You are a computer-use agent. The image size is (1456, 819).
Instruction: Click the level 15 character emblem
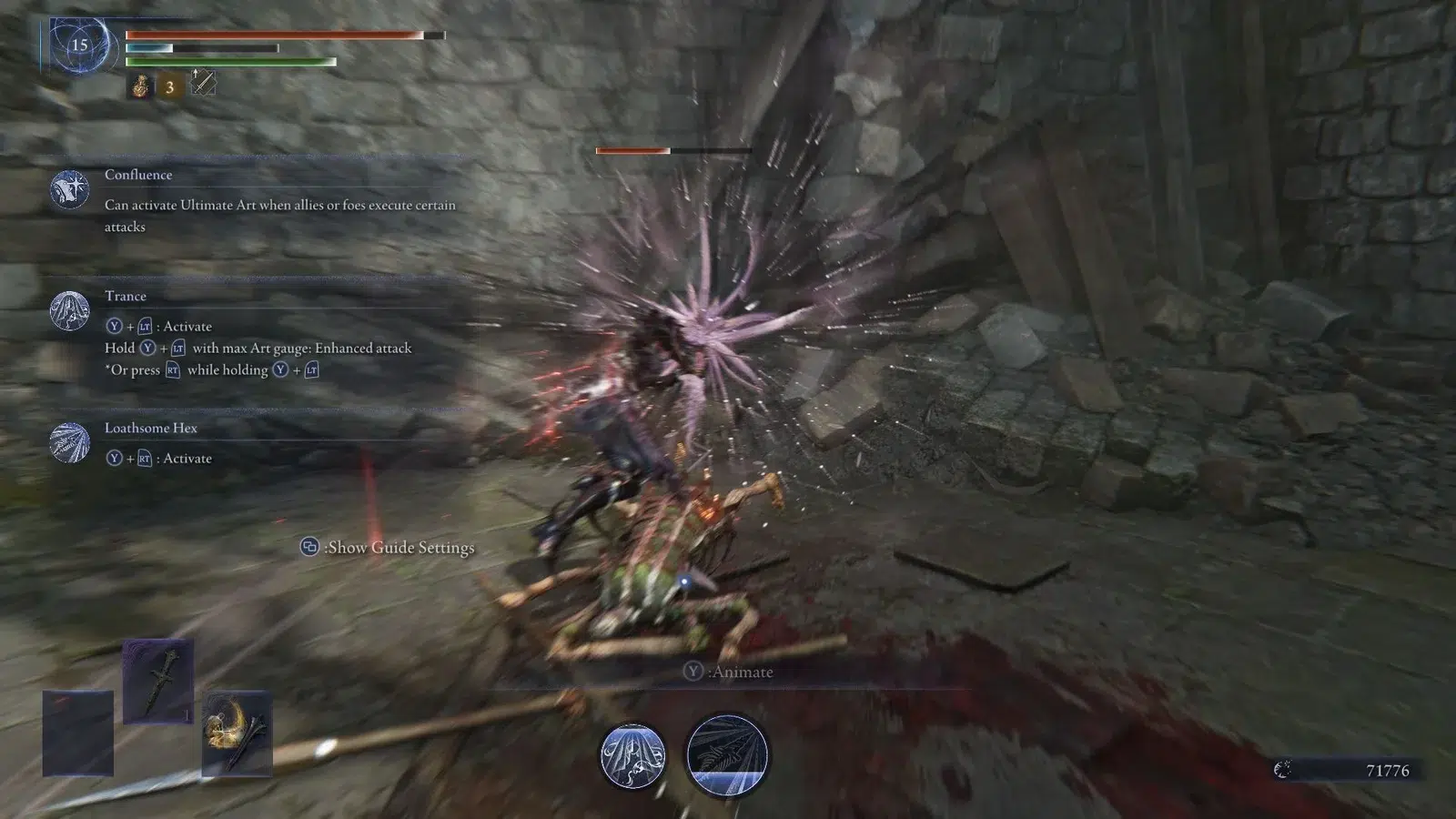pos(80,45)
